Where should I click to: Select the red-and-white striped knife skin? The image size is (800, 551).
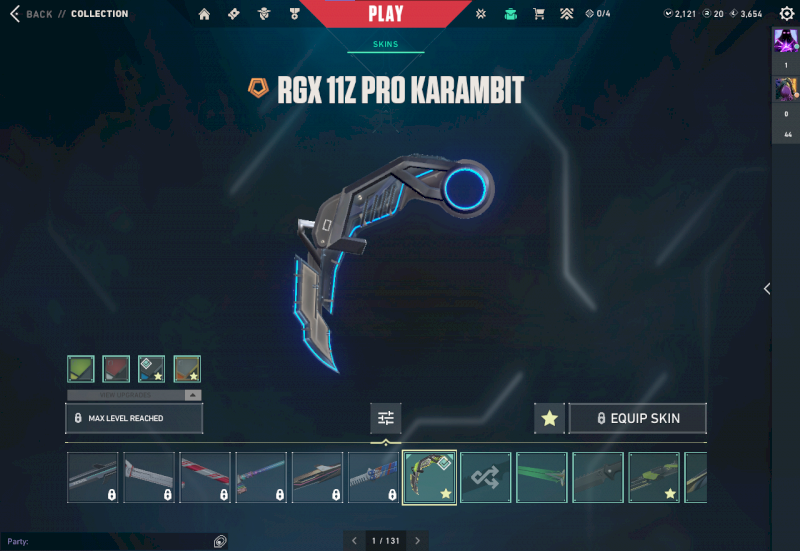(205, 476)
